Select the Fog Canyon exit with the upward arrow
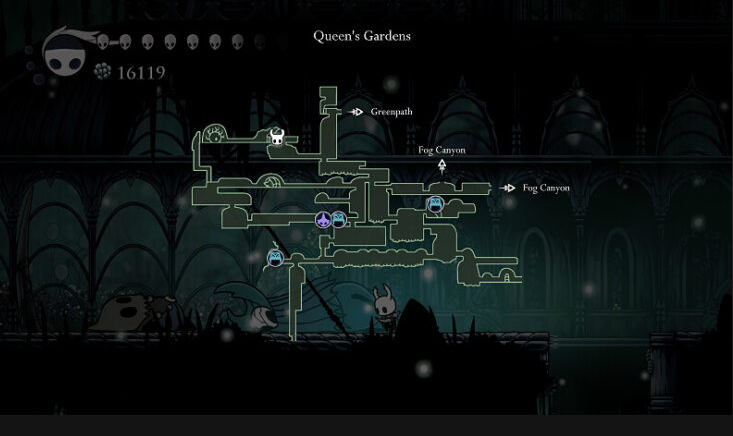733x436 pixels. (442, 157)
